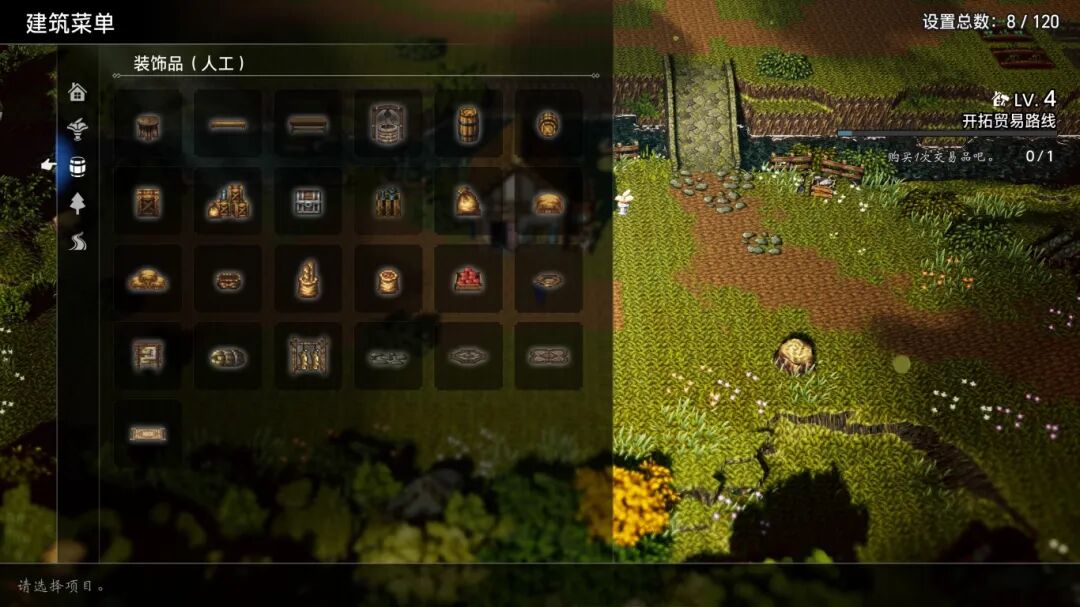The height and width of the screenshot is (607, 1080).
Task: Choose the wooden bench decoration
Action: 308,124
